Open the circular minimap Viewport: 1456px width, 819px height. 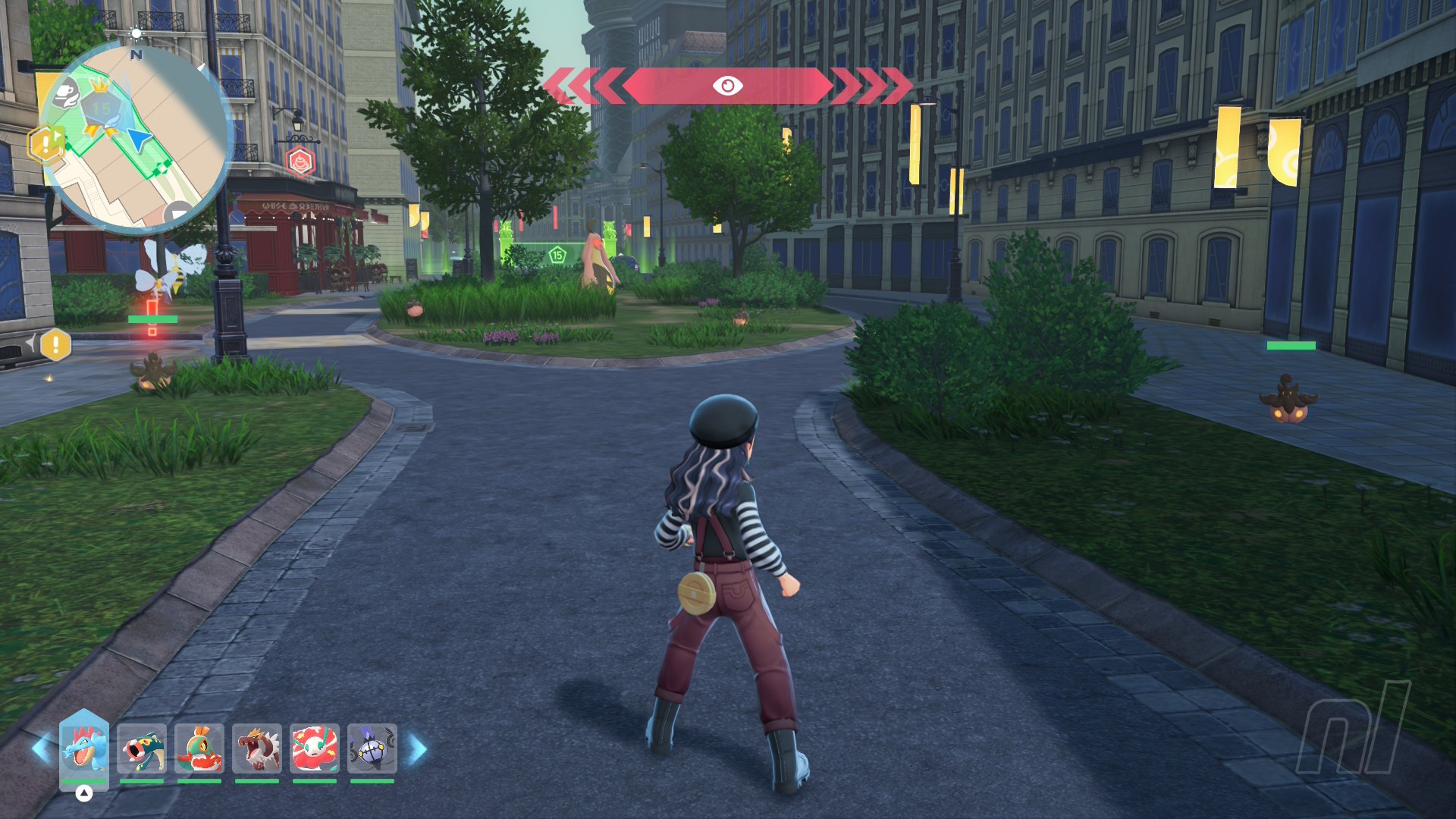coord(136,136)
